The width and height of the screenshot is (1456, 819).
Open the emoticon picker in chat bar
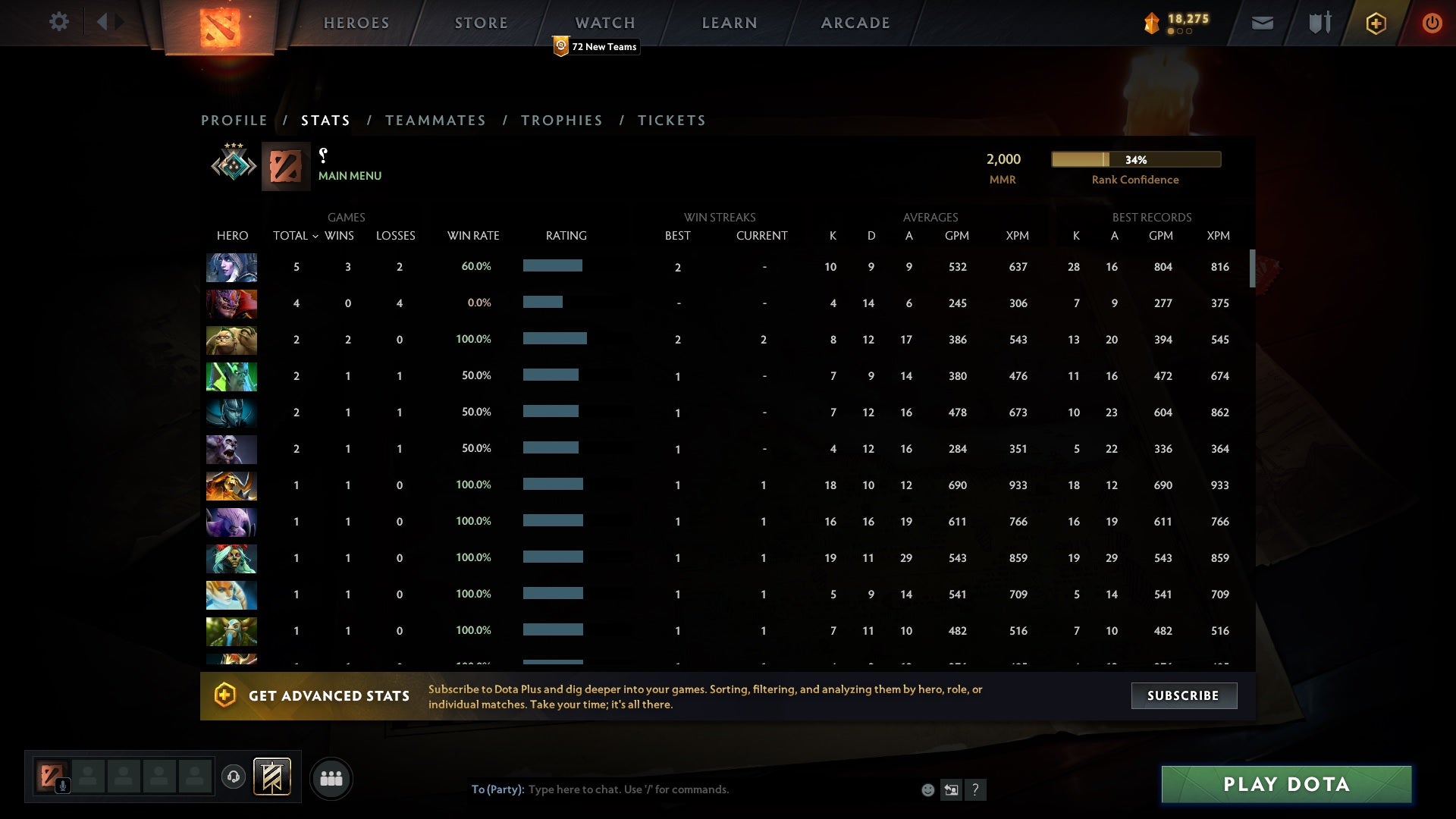point(927,789)
